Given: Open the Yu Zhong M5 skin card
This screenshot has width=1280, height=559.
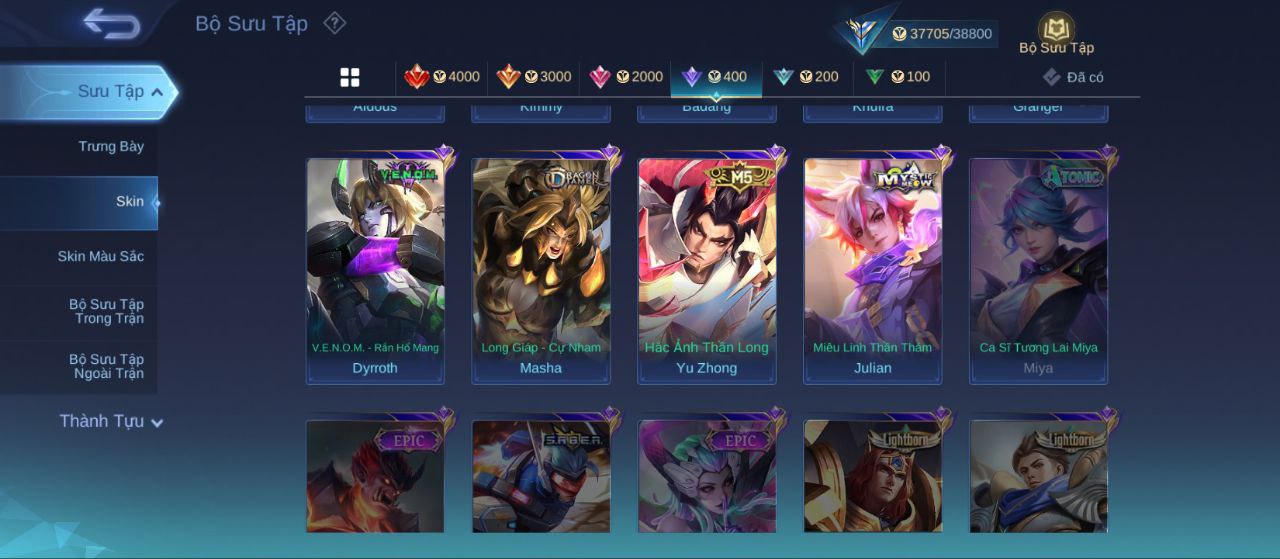Looking at the screenshot, I should click(707, 270).
